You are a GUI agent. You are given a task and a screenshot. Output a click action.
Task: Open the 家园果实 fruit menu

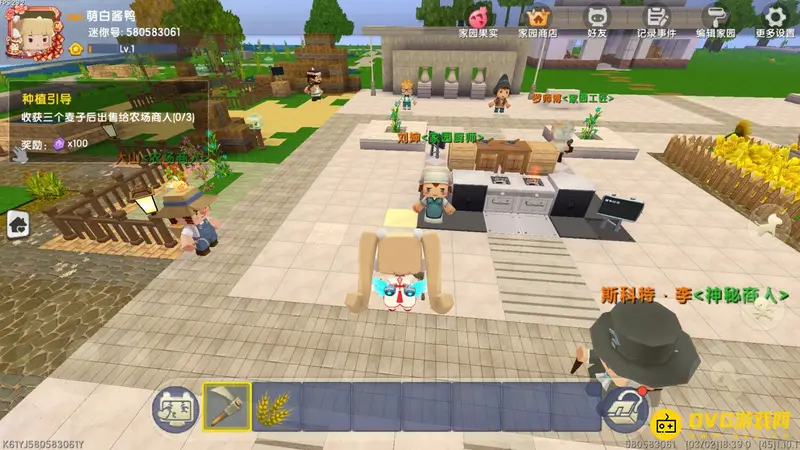point(477,19)
